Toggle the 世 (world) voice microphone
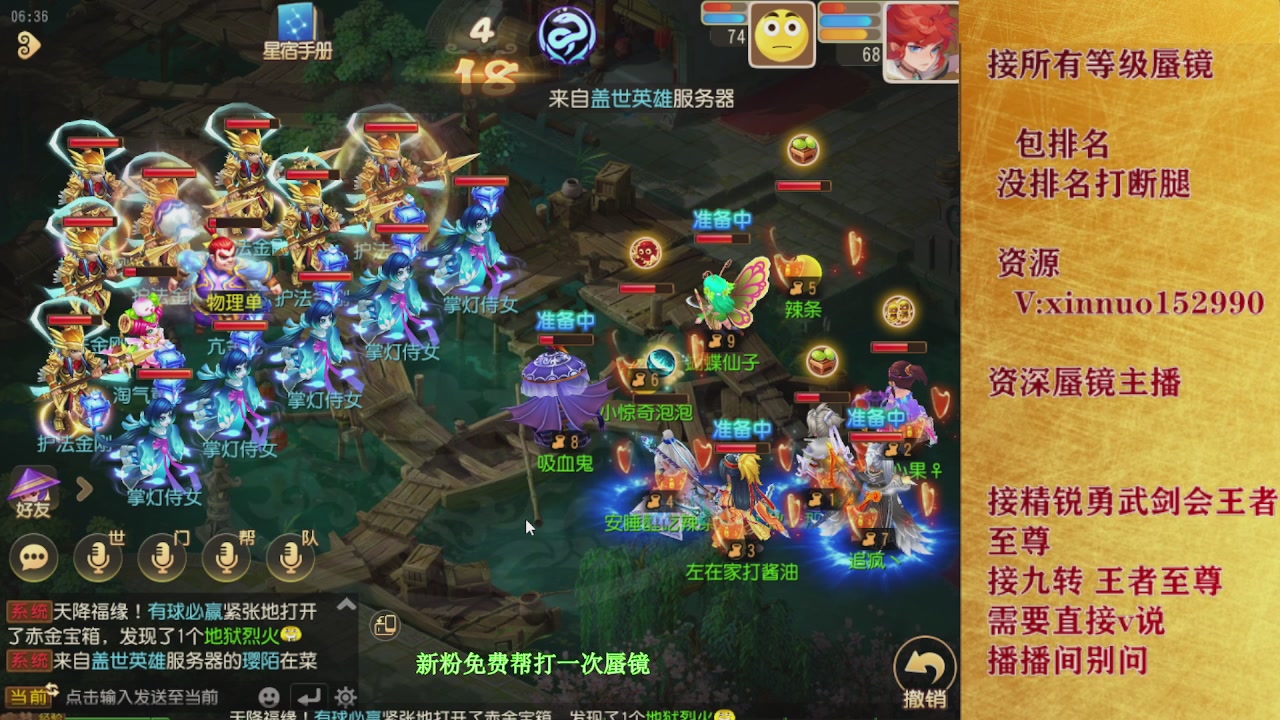 97,556
